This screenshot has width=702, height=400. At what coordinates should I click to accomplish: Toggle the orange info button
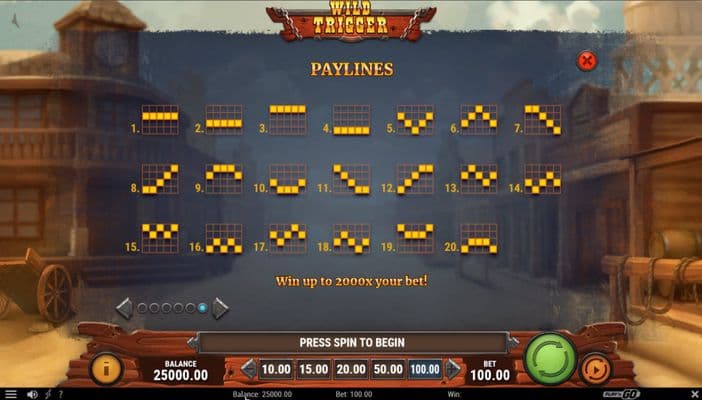pos(106,368)
